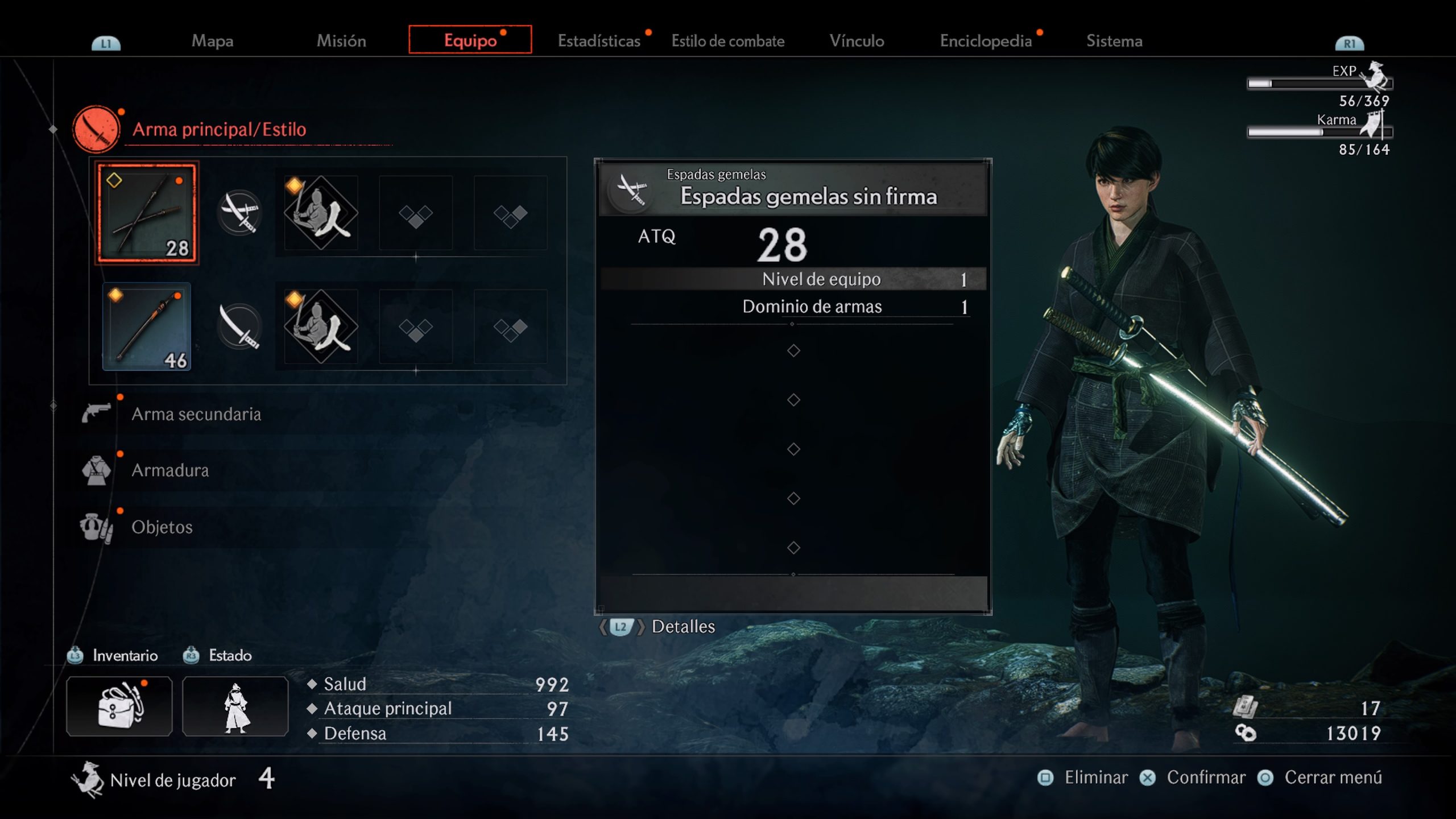The width and height of the screenshot is (1456, 819).
Task: Choose the Armadura category
Action: click(170, 470)
